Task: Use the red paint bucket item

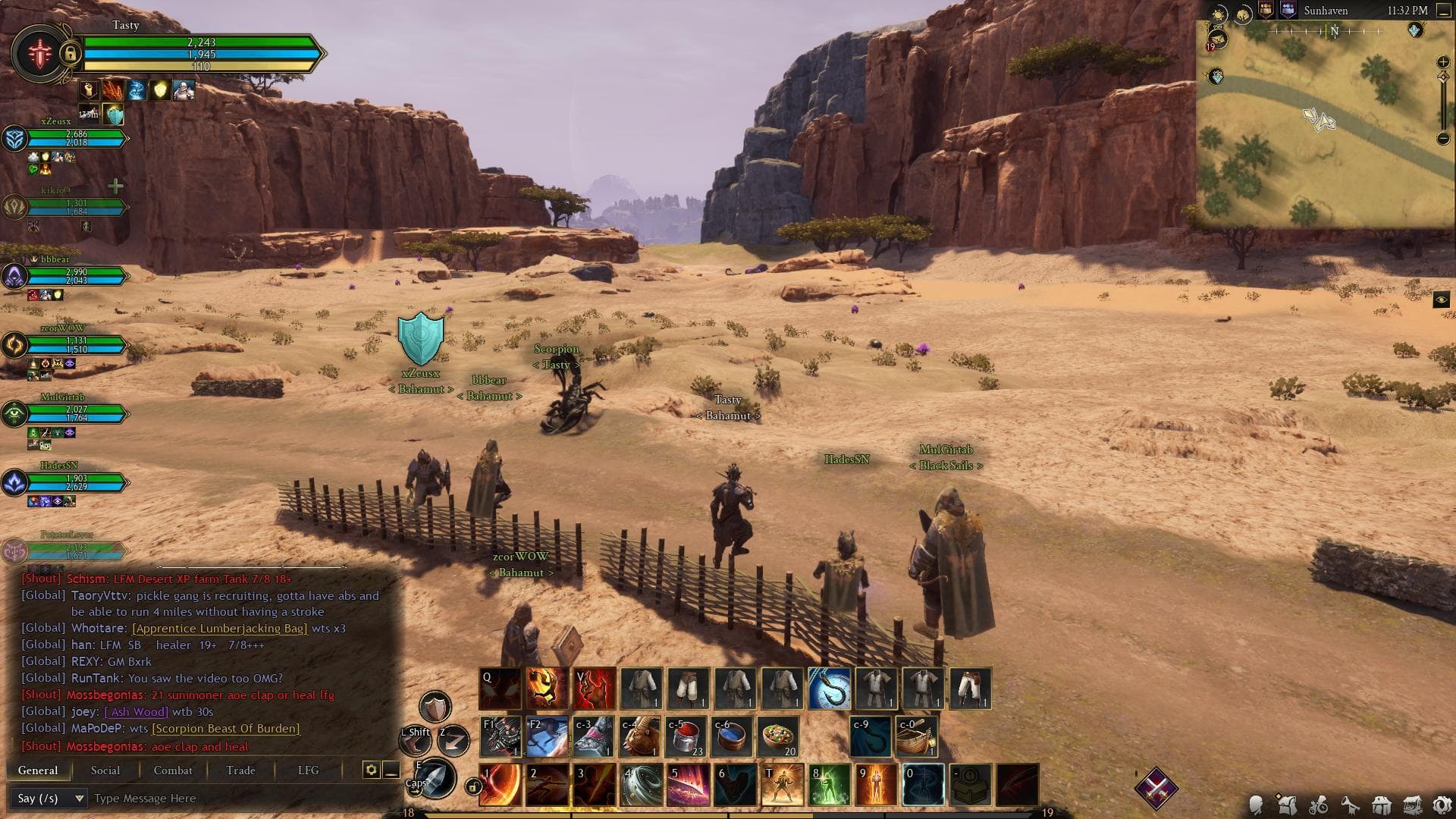Action: coord(686,736)
